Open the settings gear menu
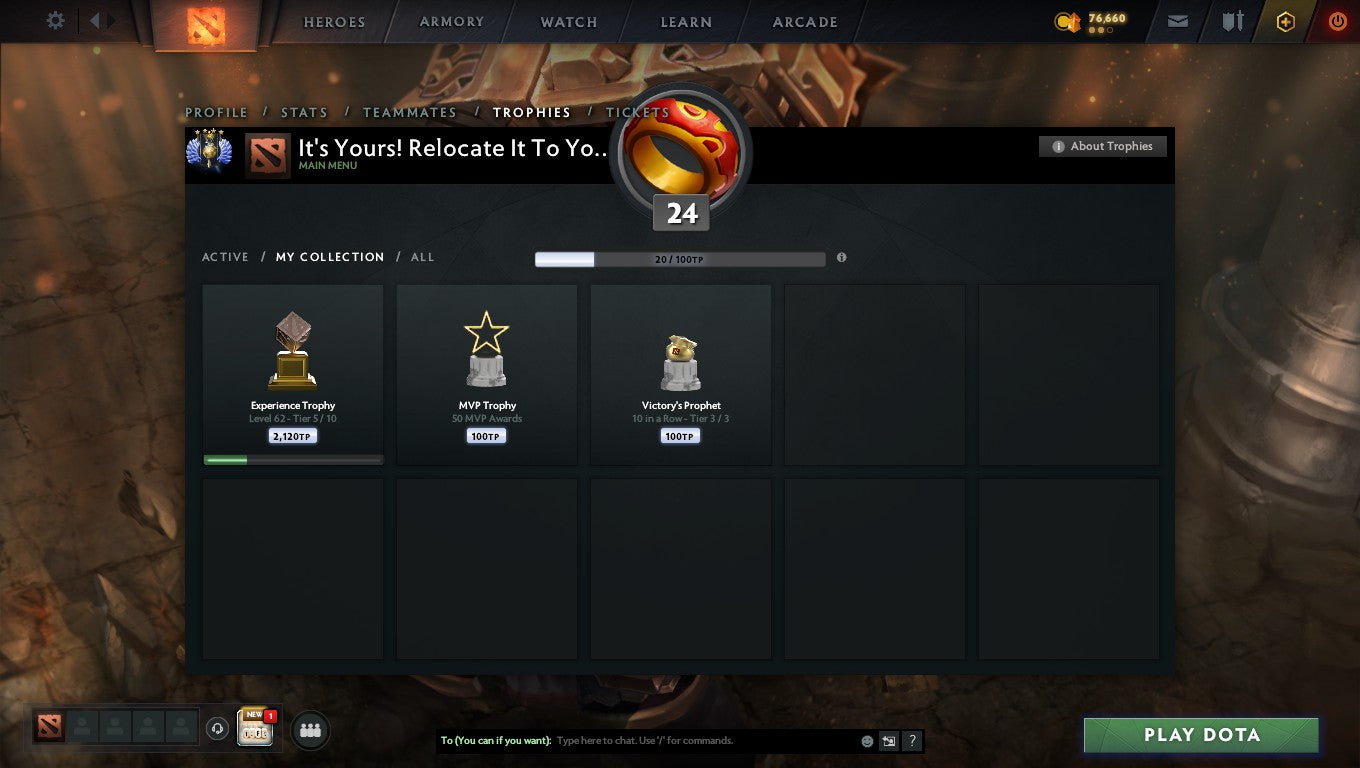The width and height of the screenshot is (1360, 768). (x=57, y=19)
